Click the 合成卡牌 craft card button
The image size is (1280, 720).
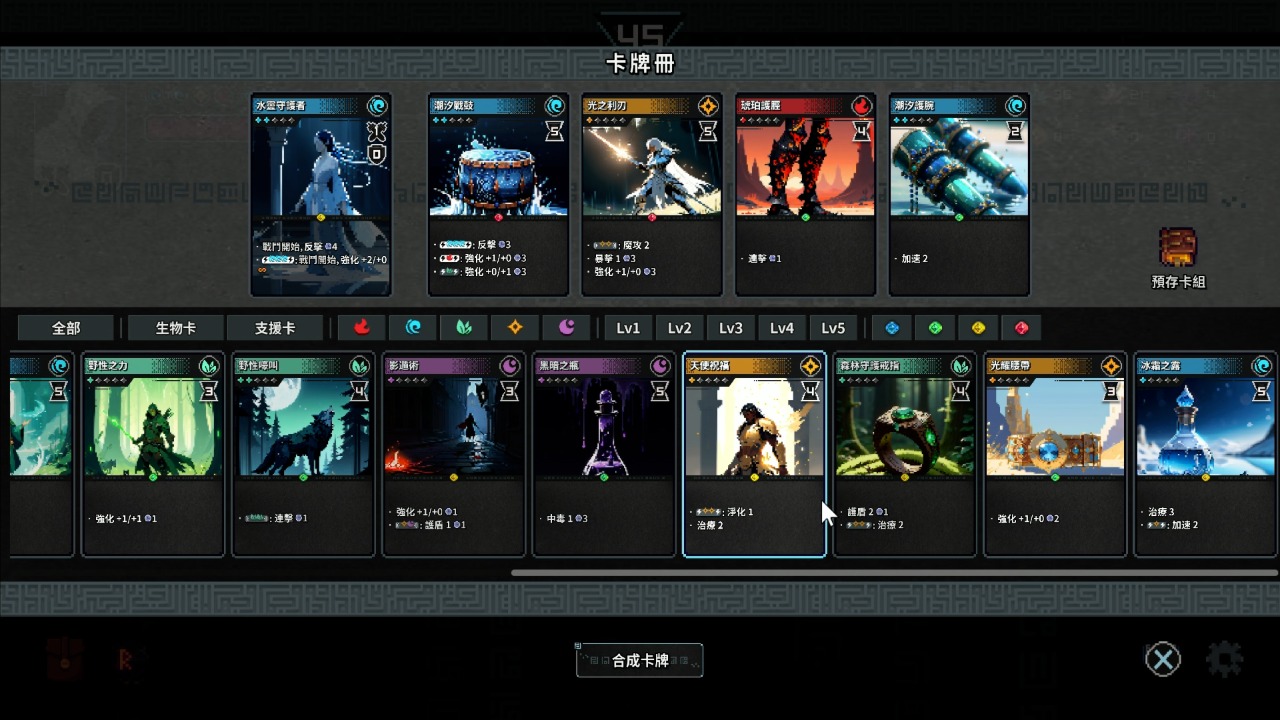coord(640,660)
